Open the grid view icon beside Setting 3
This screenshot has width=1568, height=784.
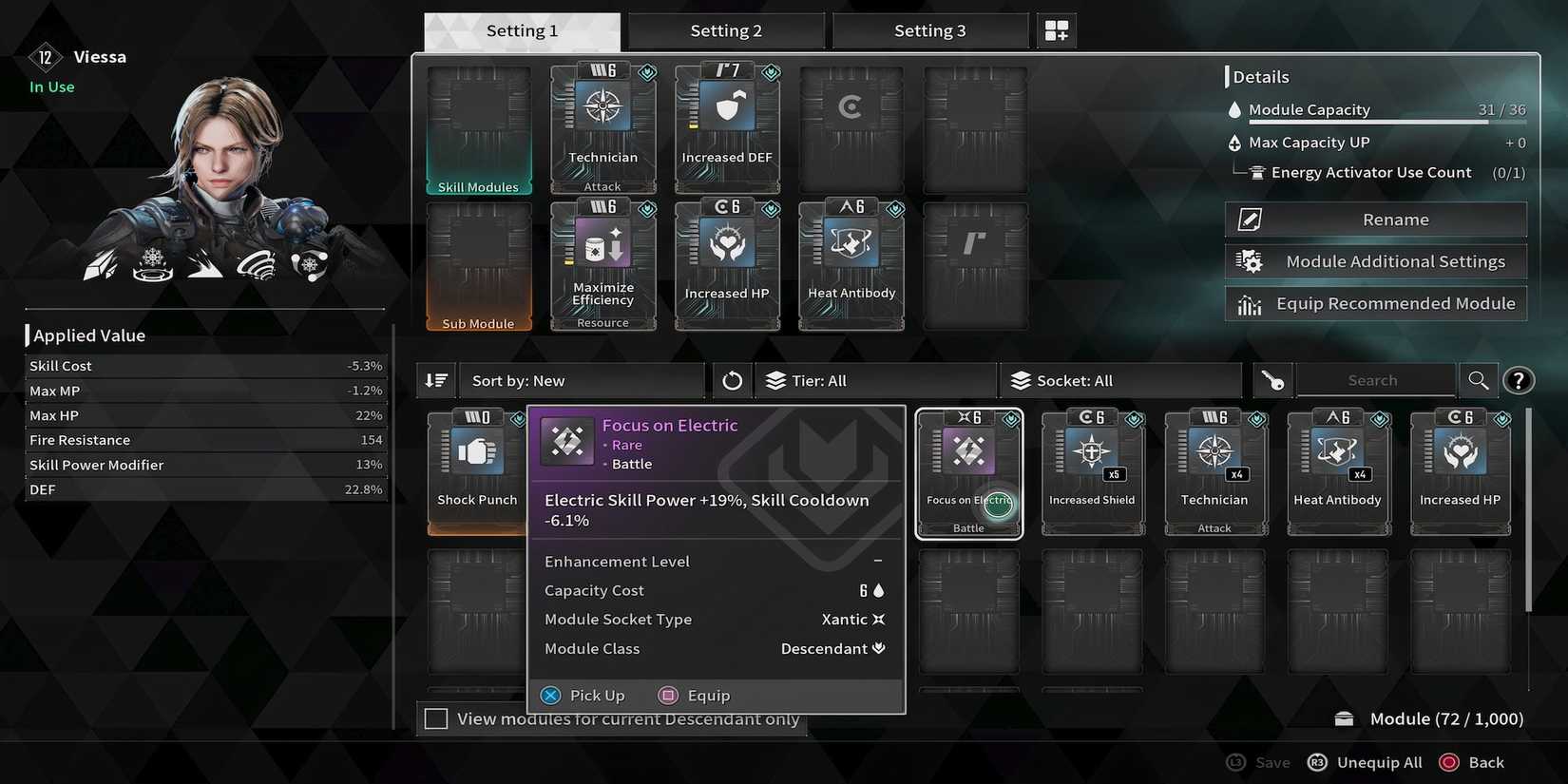click(x=1056, y=29)
